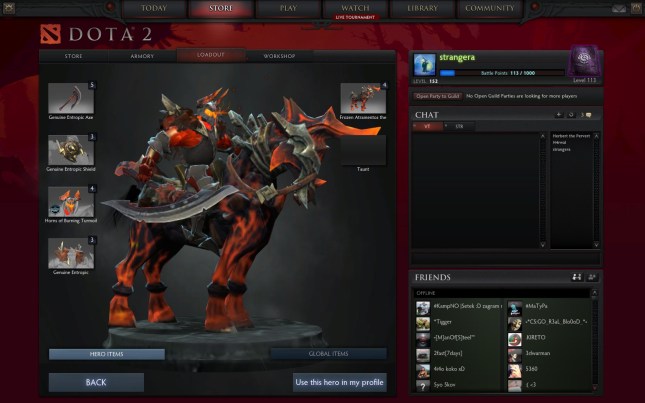Switch to the Armory tab
This screenshot has height=403, width=645.
tap(143, 56)
